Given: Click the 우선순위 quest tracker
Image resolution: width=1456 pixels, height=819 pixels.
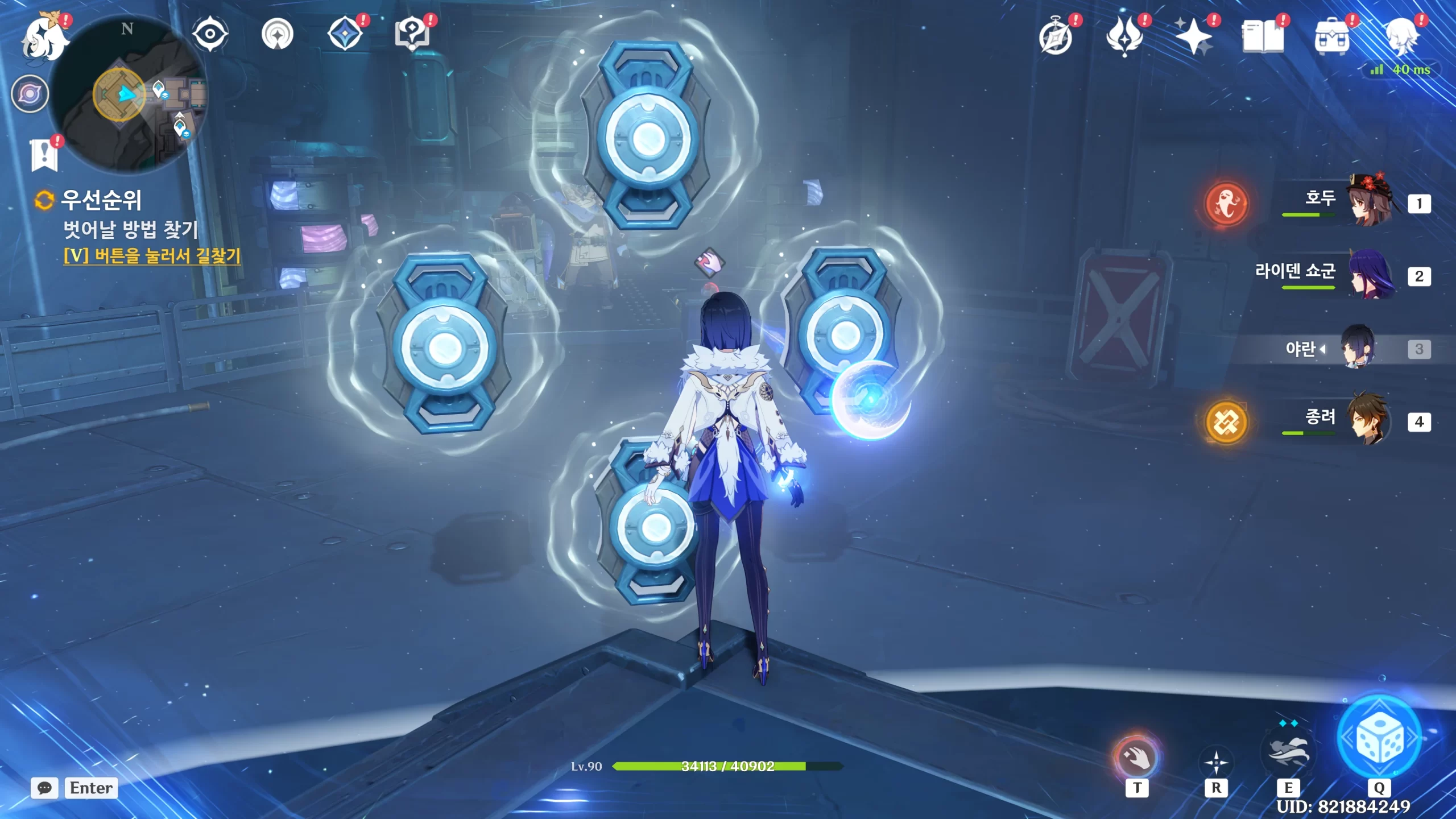Looking at the screenshot, I should (101, 200).
